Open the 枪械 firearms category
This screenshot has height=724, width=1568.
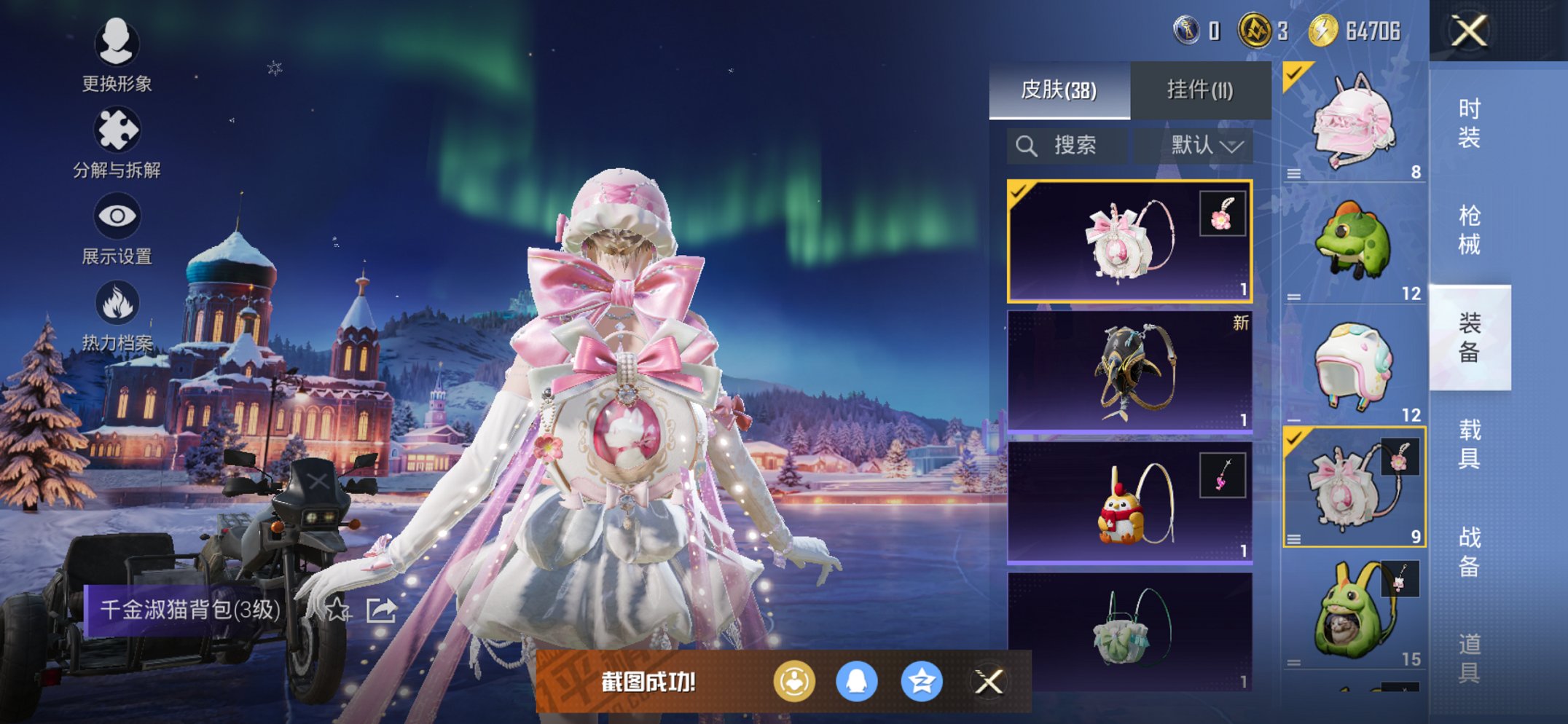coord(1469,230)
